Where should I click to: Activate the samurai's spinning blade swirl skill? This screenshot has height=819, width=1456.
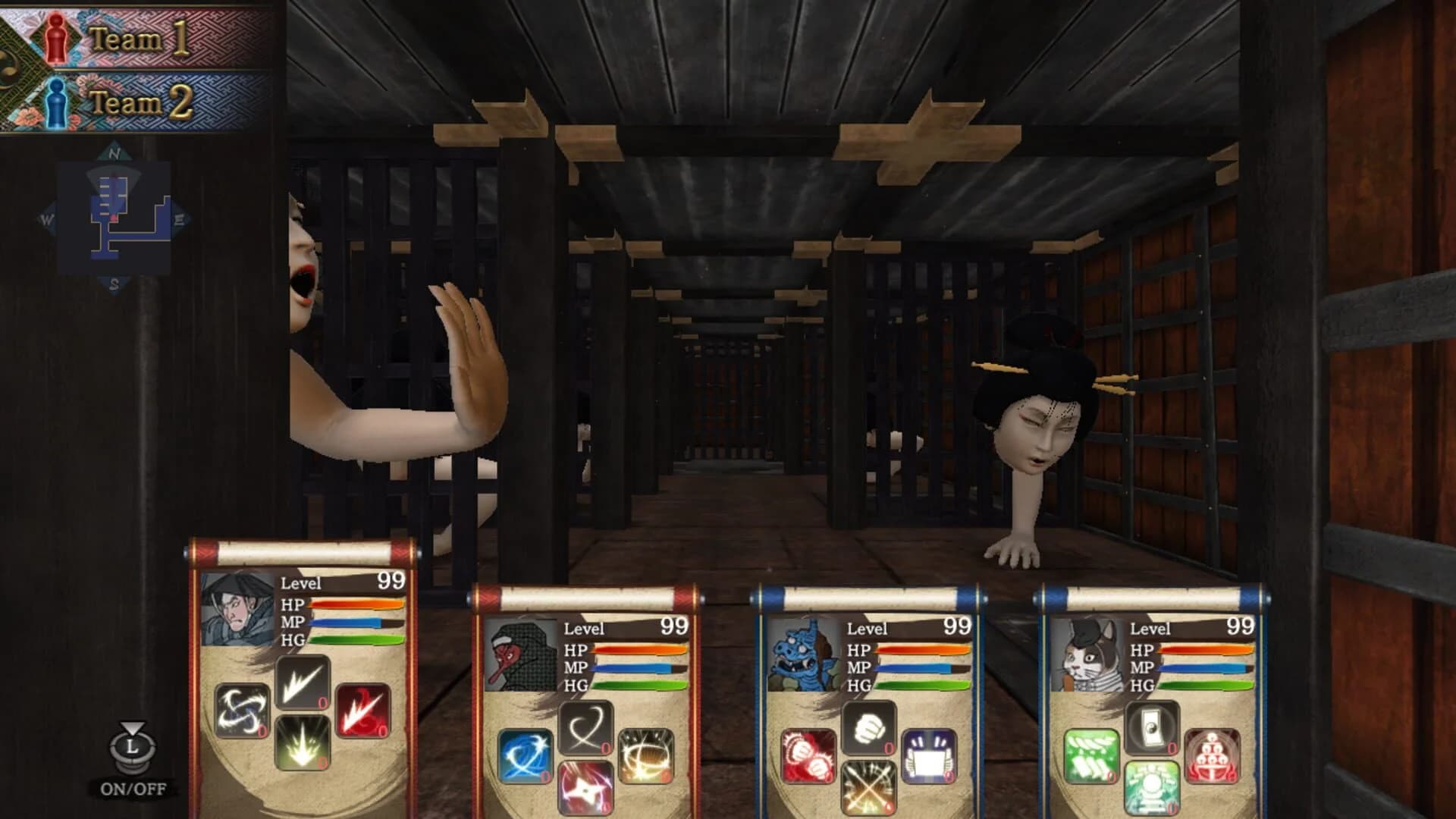(241, 711)
